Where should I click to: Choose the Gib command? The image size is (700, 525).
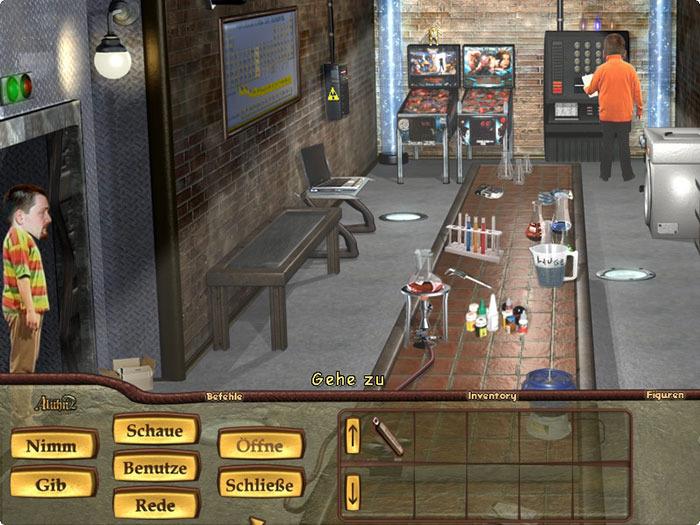54,484
